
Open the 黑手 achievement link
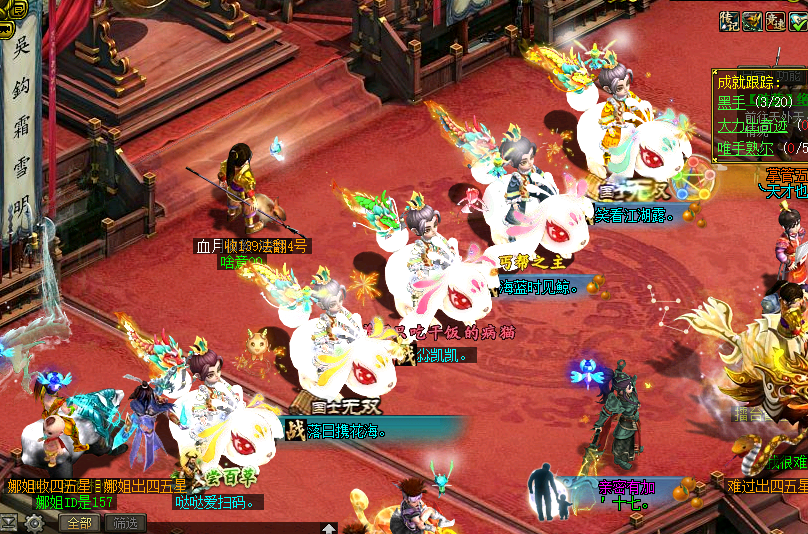pyautogui.click(x=732, y=102)
